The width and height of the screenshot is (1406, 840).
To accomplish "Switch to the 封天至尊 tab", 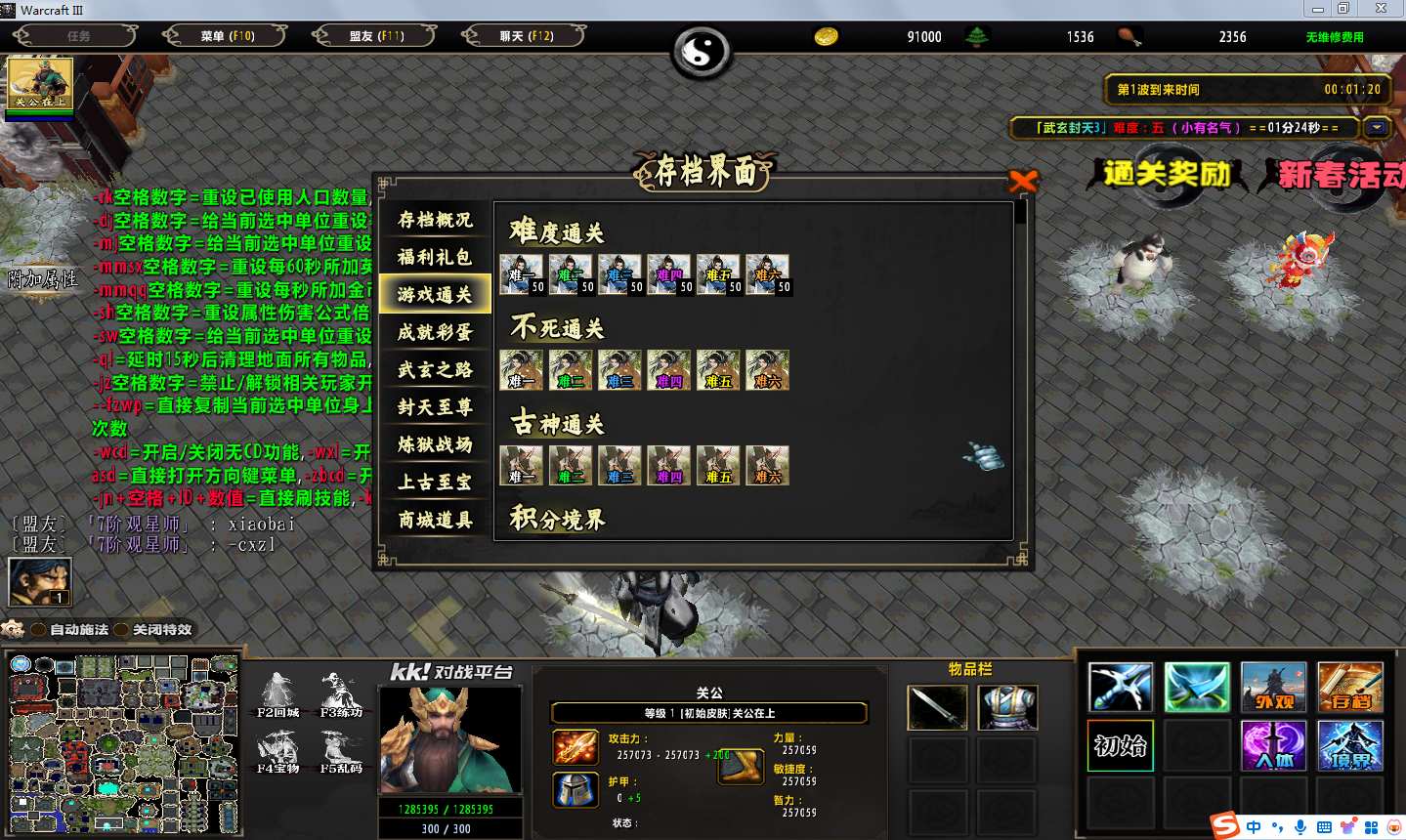I will [x=435, y=407].
